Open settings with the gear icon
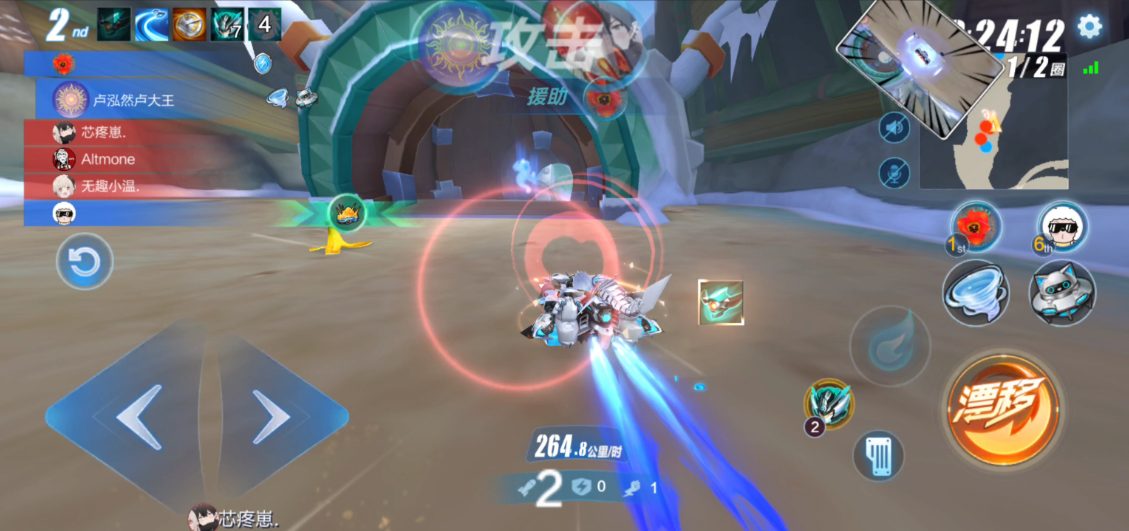The image size is (1129, 531). pyautogui.click(x=1089, y=27)
